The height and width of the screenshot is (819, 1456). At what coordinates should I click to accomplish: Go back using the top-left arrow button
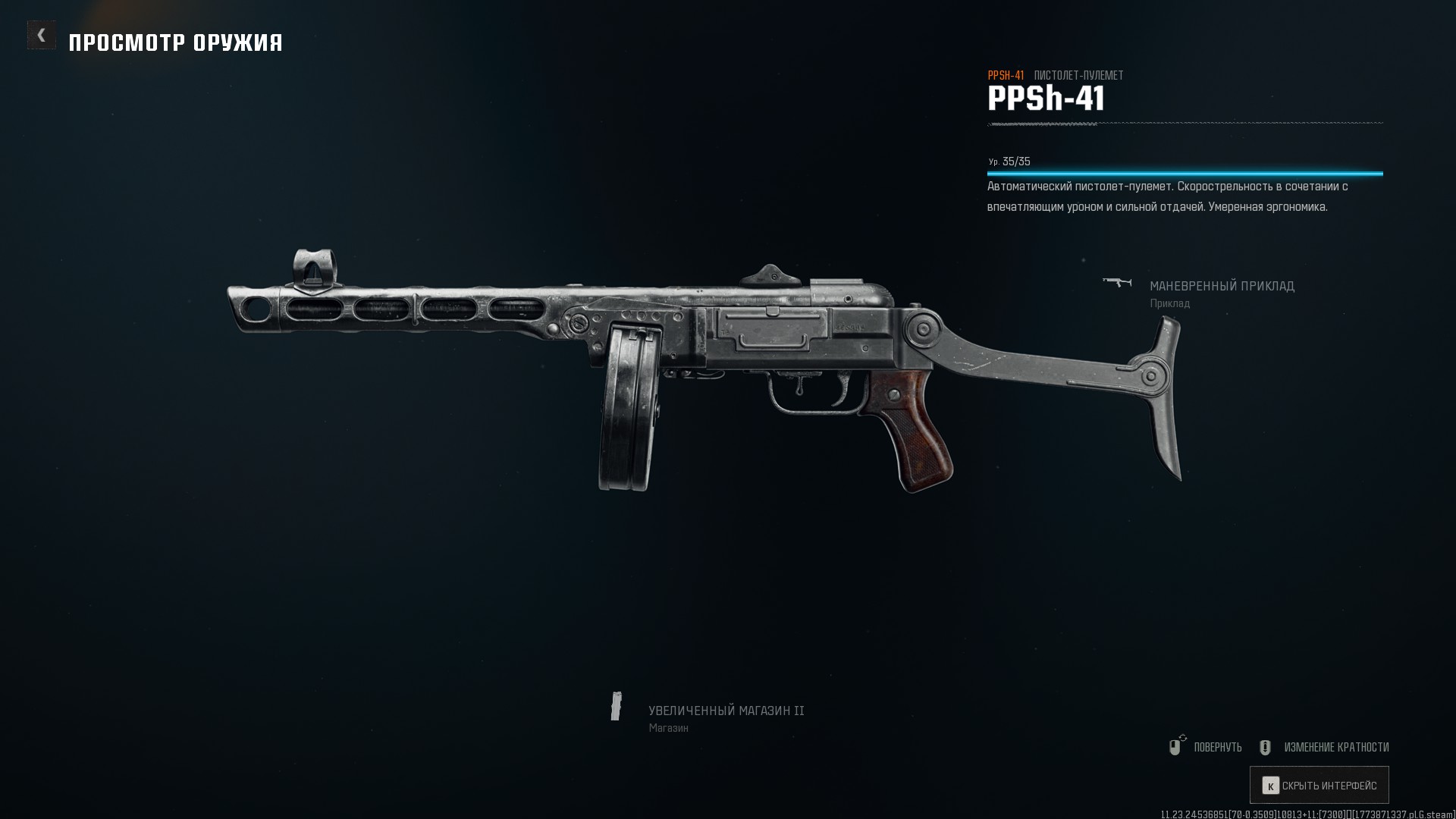[x=42, y=35]
